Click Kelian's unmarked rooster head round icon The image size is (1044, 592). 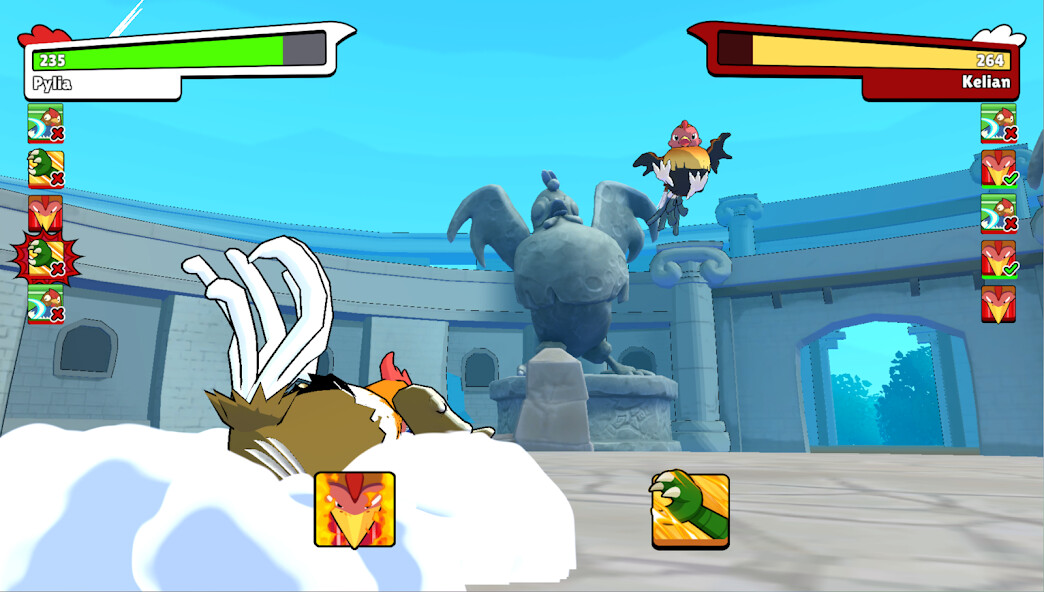(x=998, y=304)
